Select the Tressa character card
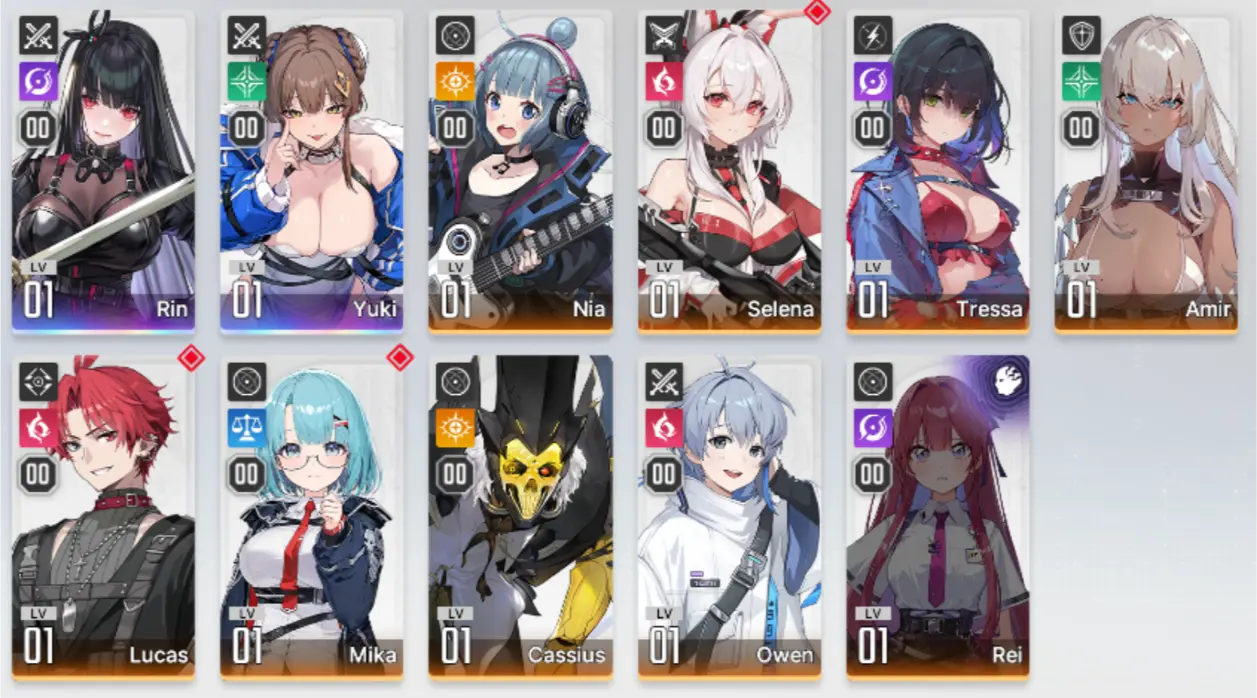Viewport: 1257px width, 698px height. click(937, 170)
